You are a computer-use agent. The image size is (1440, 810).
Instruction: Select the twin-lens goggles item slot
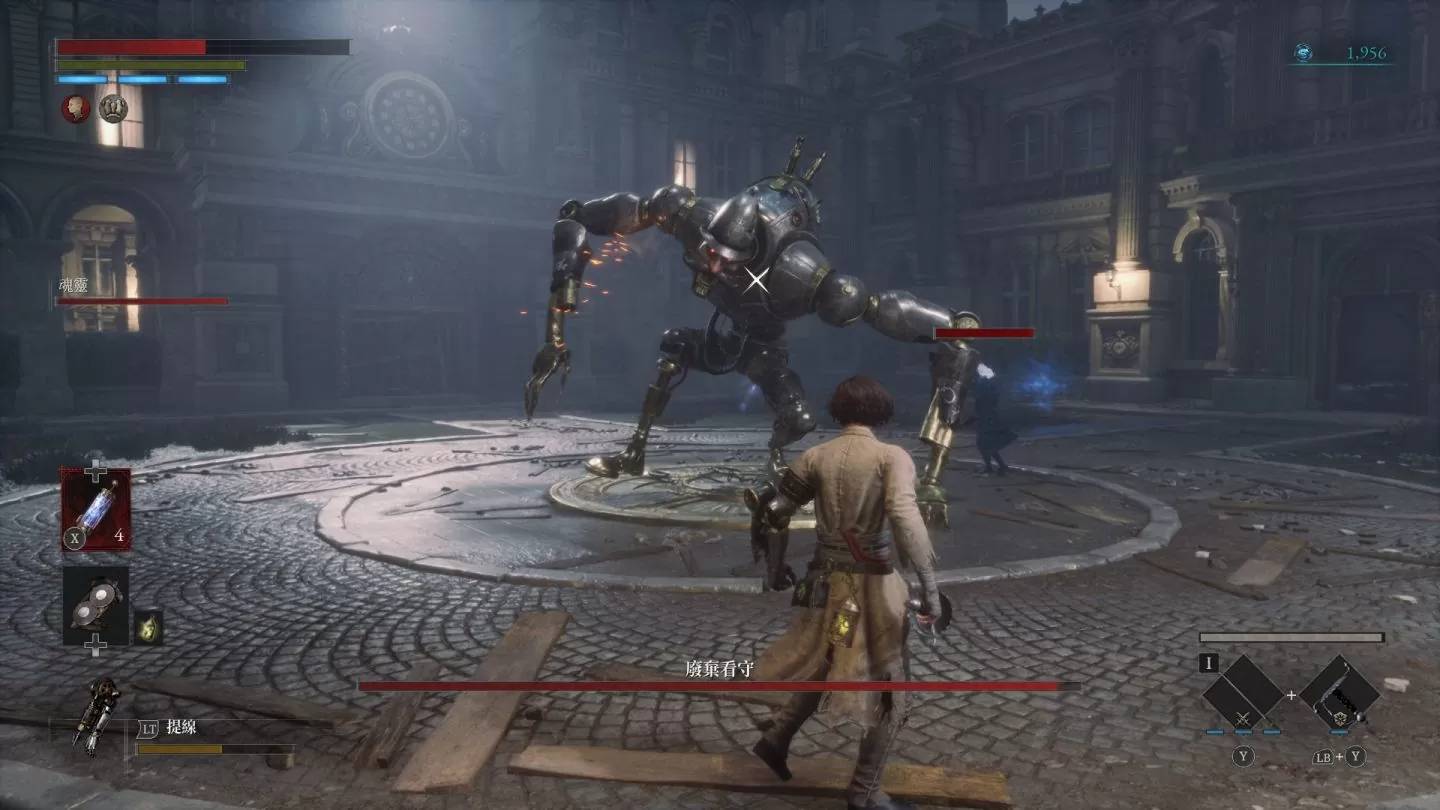(96, 605)
